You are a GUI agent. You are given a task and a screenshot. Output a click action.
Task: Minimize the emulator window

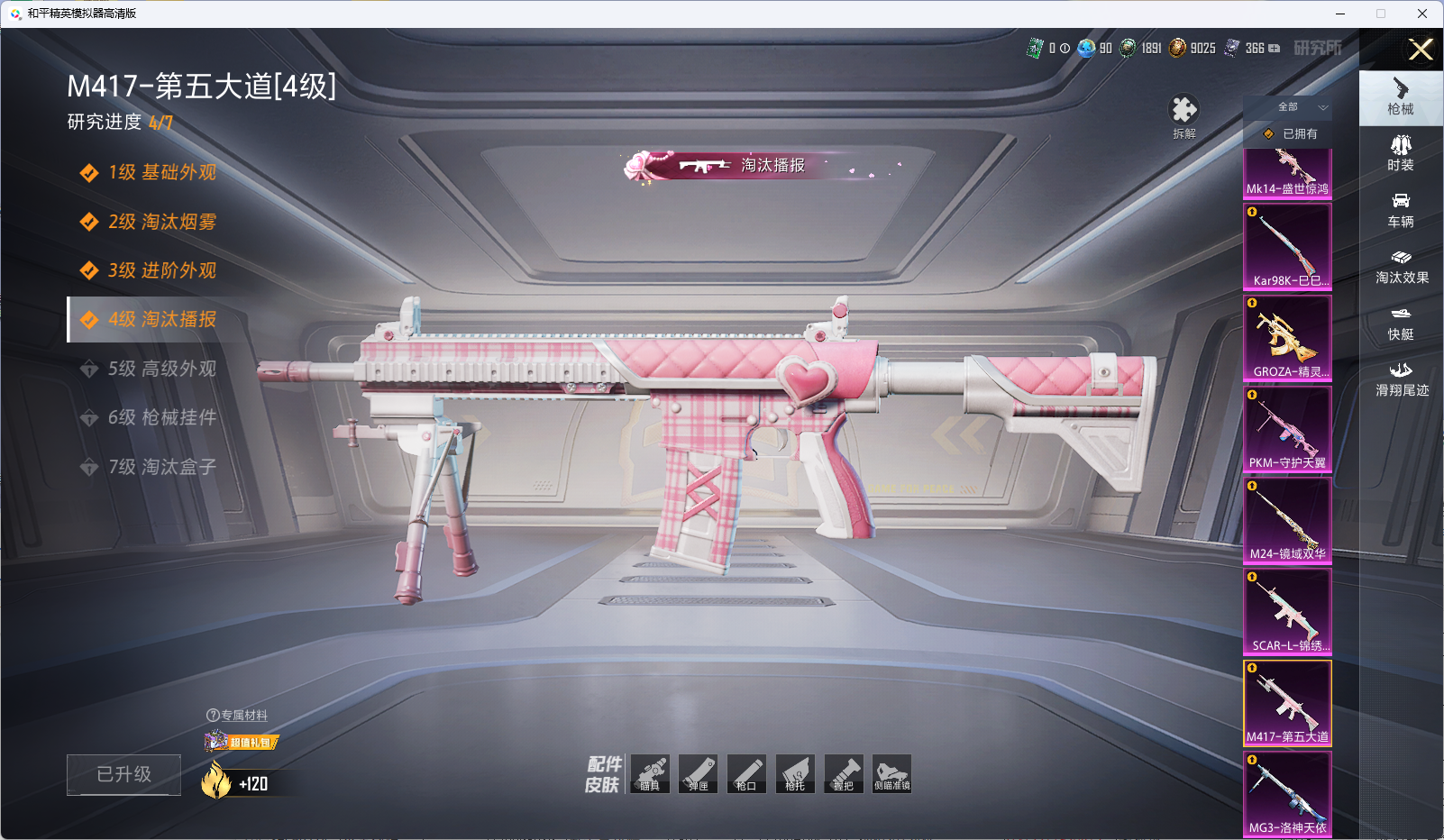coord(1340,14)
